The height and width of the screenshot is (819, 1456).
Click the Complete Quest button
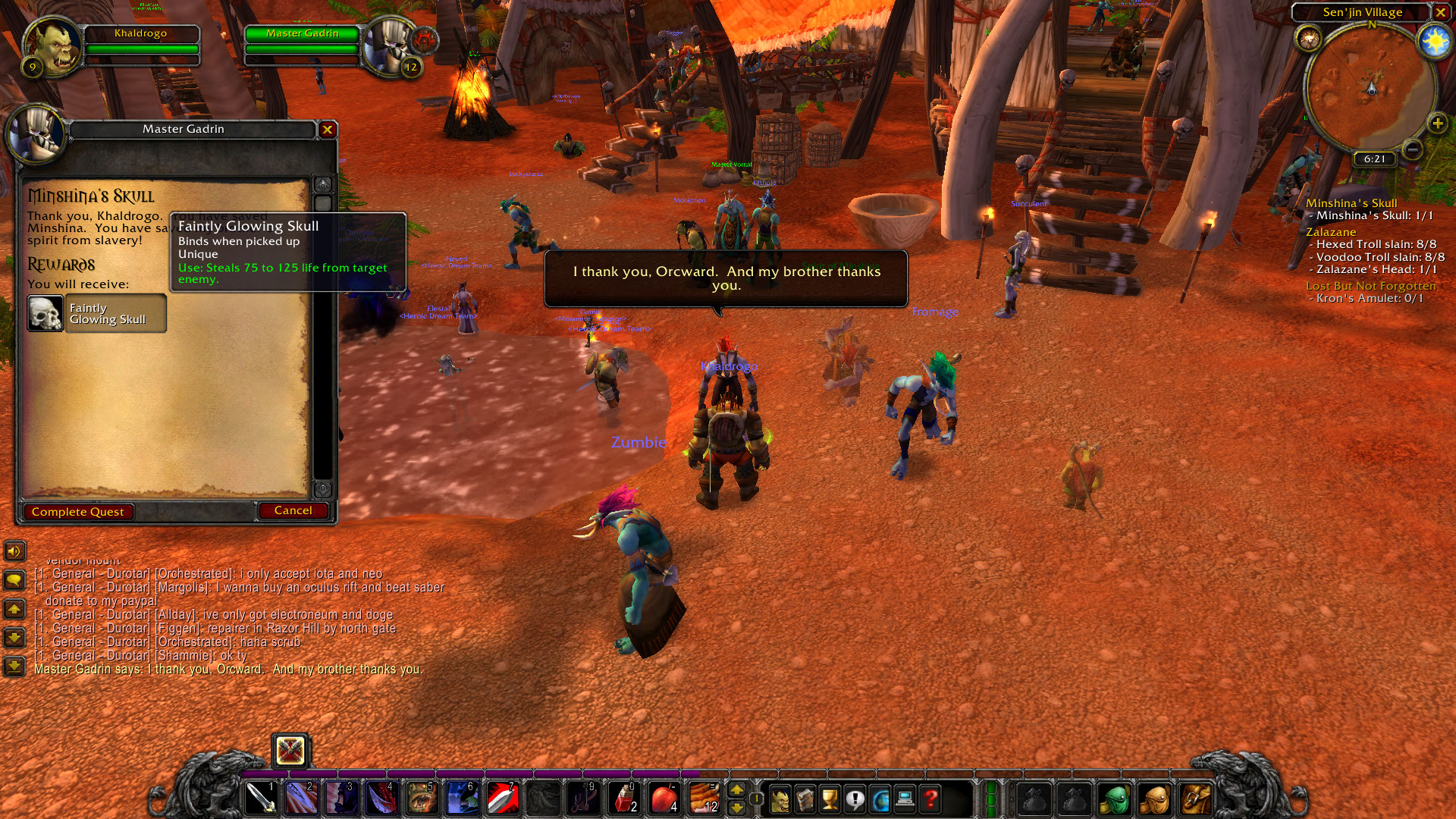click(78, 511)
